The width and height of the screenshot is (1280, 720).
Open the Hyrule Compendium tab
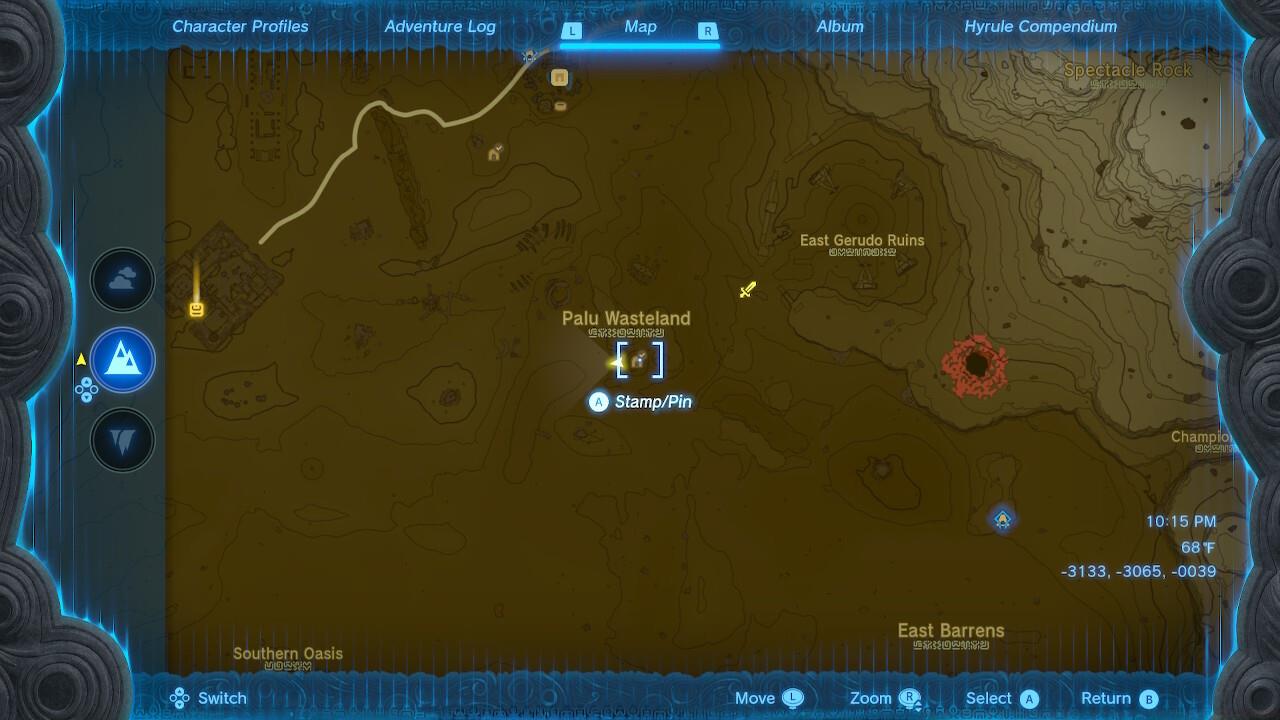(x=1040, y=26)
